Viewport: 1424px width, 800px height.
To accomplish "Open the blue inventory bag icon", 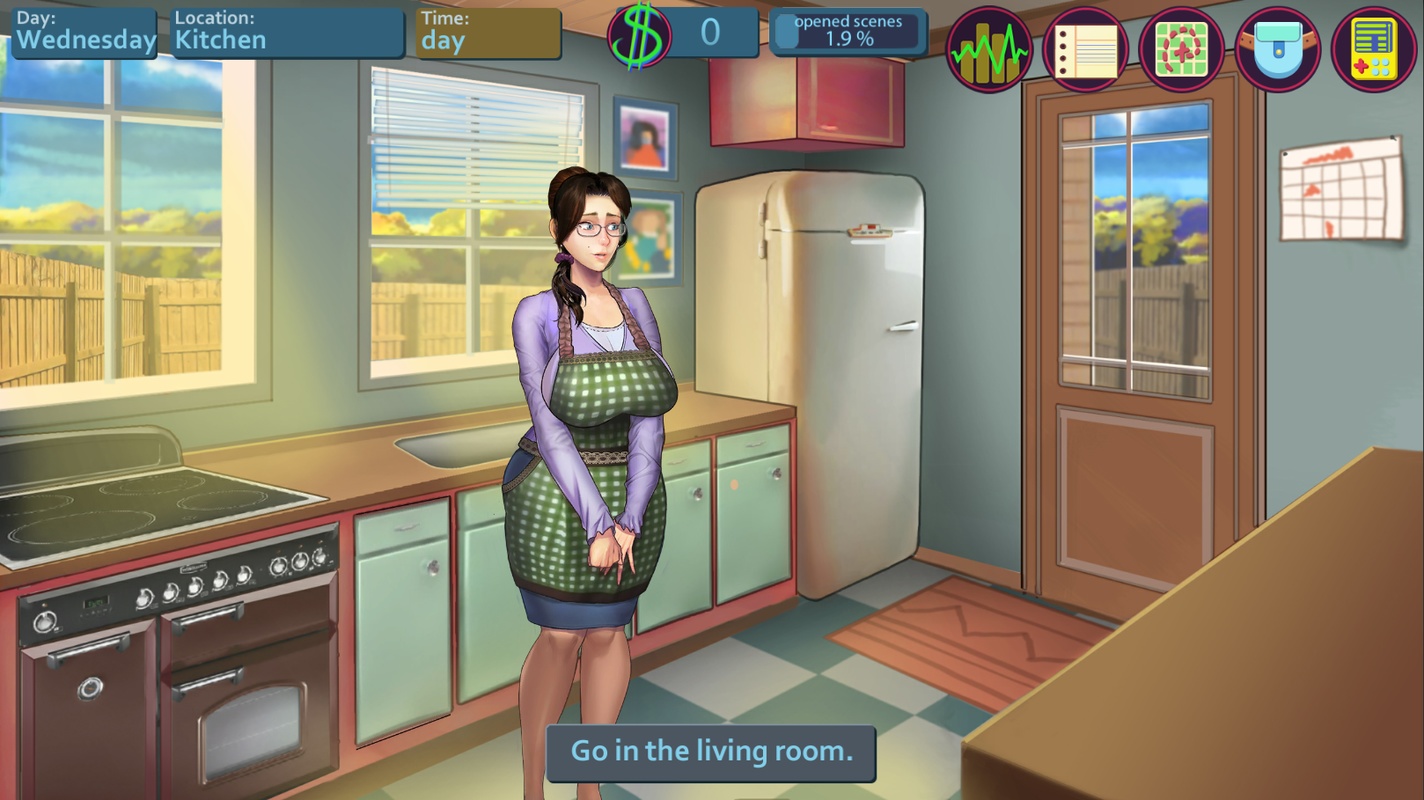I will coord(1277,47).
